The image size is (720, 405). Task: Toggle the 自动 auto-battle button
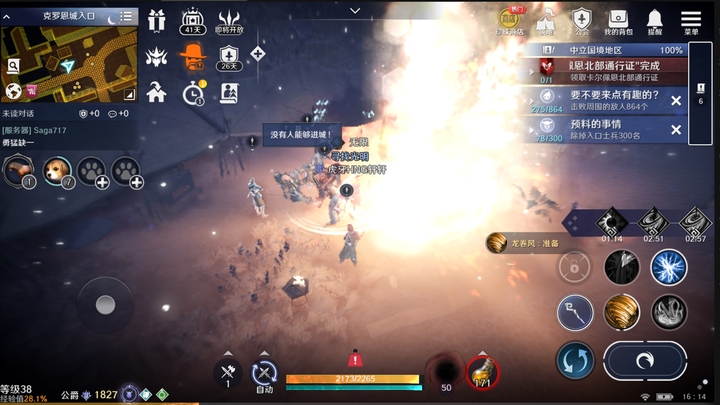[x=263, y=374]
